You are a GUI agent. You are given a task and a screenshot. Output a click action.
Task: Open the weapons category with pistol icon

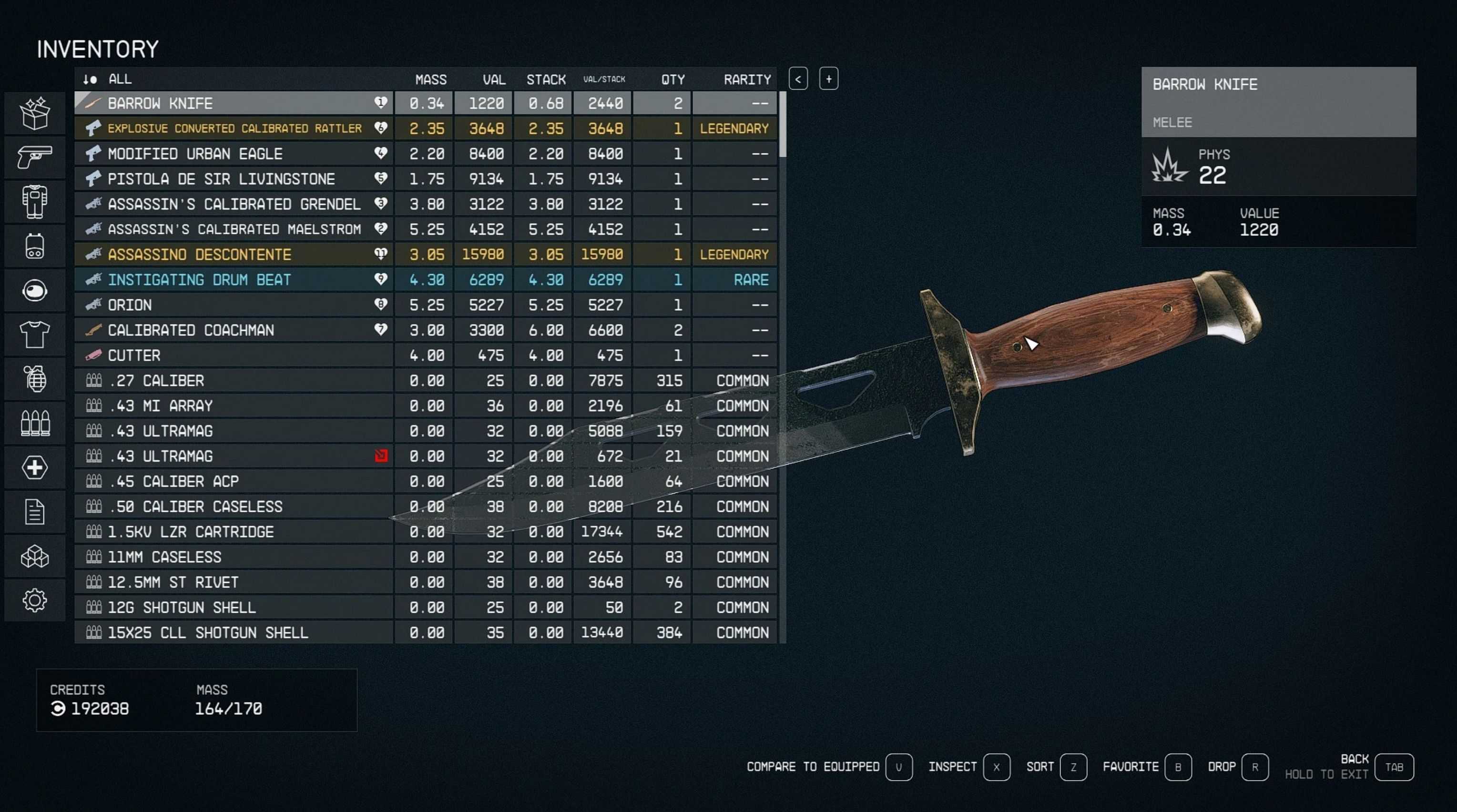34,157
